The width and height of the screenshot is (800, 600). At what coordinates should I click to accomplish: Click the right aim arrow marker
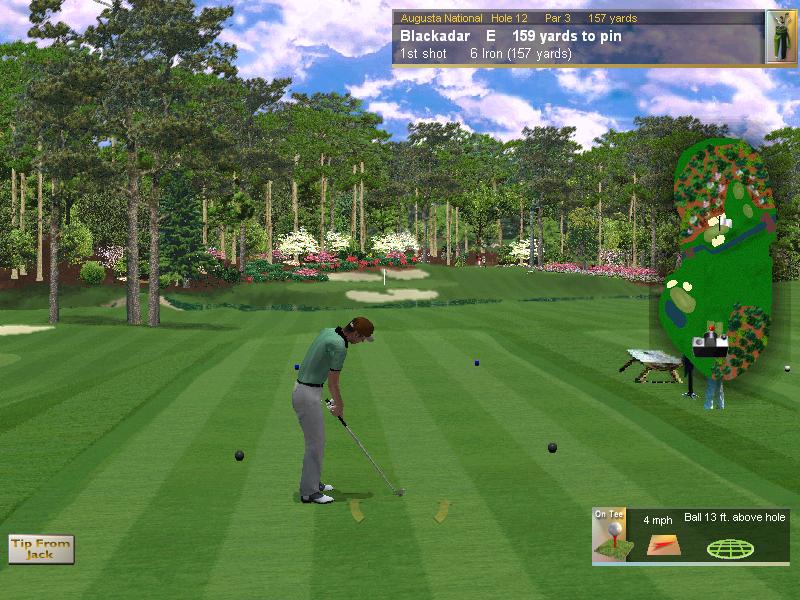point(441,512)
